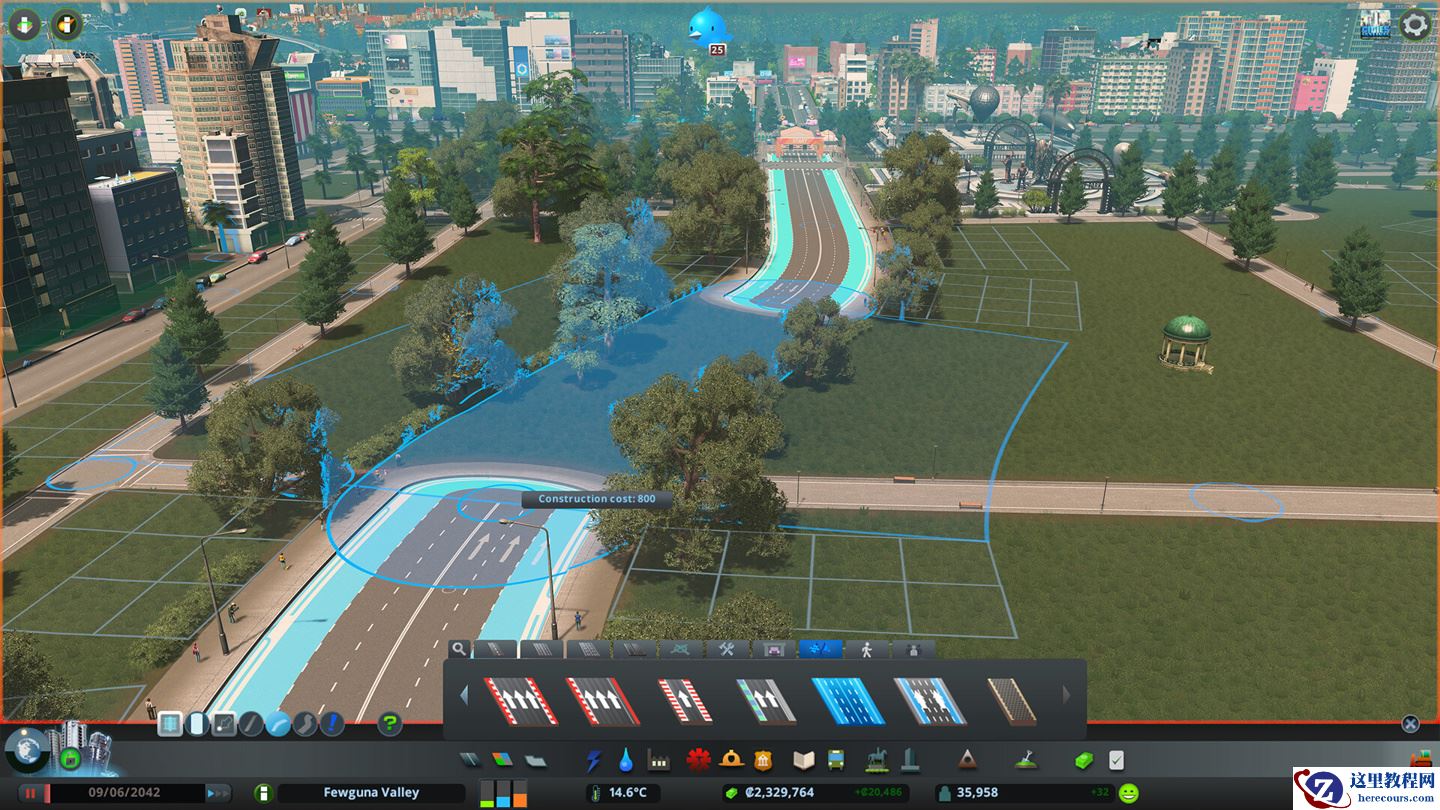The width and height of the screenshot is (1440, 810).
Task: Open the green question mark help
Action: point(390,724)
